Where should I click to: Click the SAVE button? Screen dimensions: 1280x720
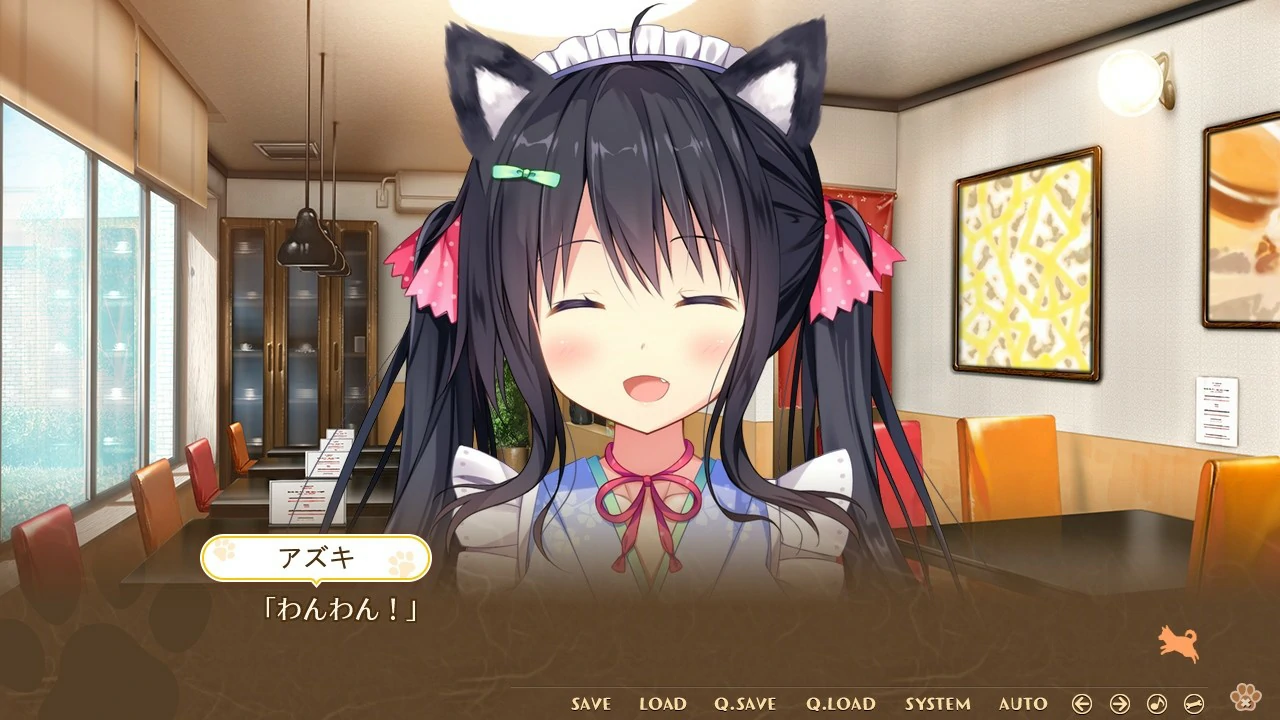pyautogui.click(x=589, y=704)
